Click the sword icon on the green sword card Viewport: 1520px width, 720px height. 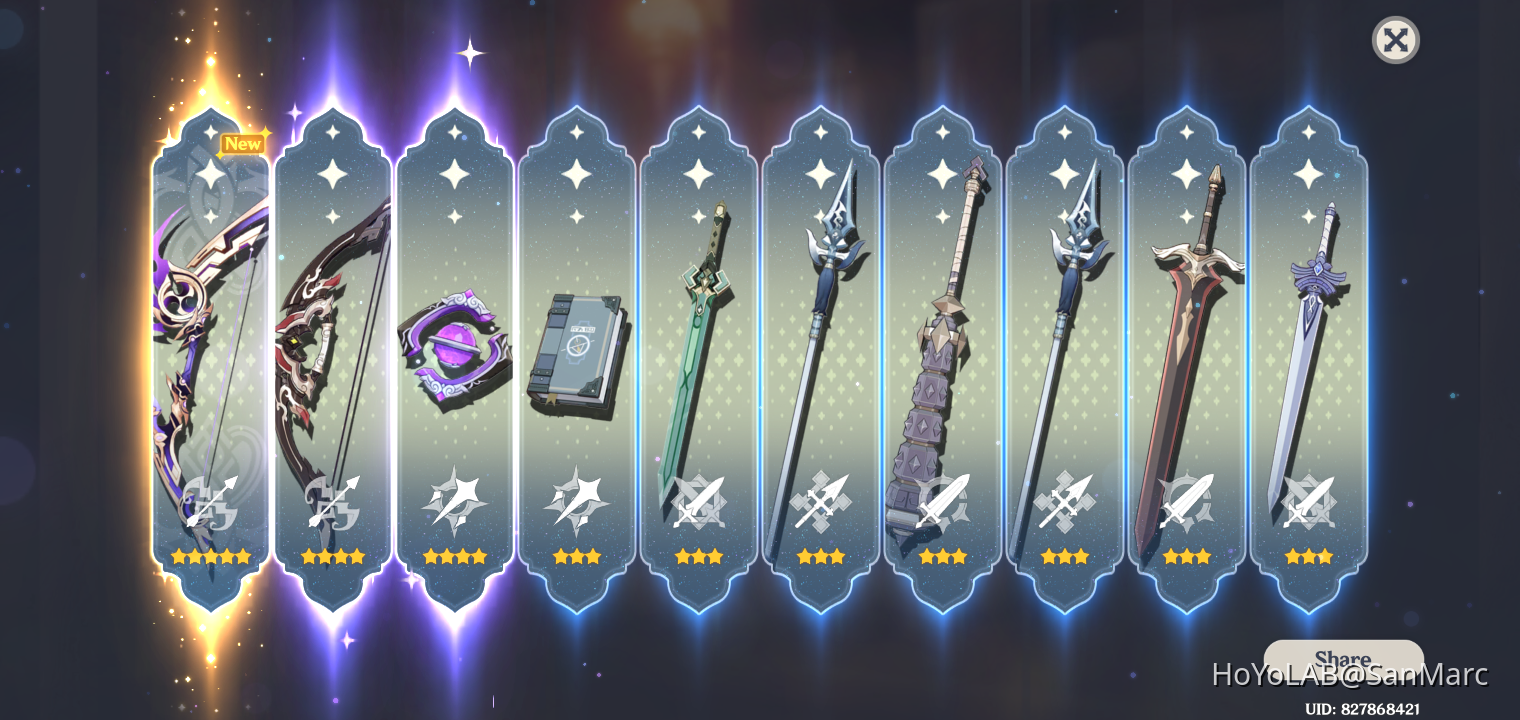pos(700,500)
